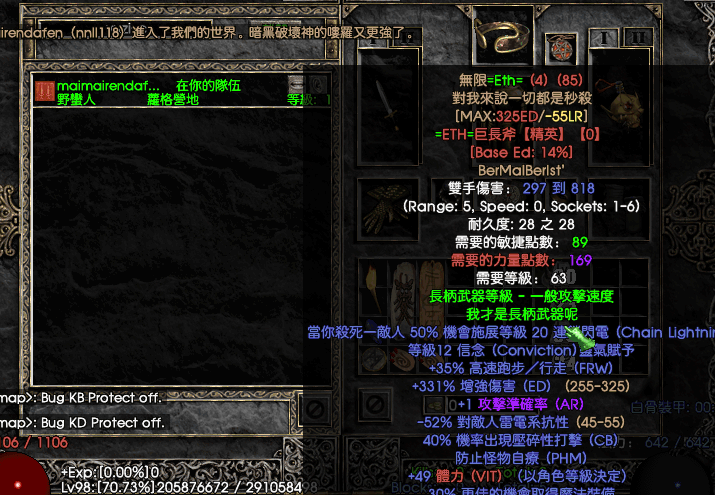The width and height of the screenshot is (715, 495).
Task: Toggle the hostility button in the party row
Action: tap(296, 84)
